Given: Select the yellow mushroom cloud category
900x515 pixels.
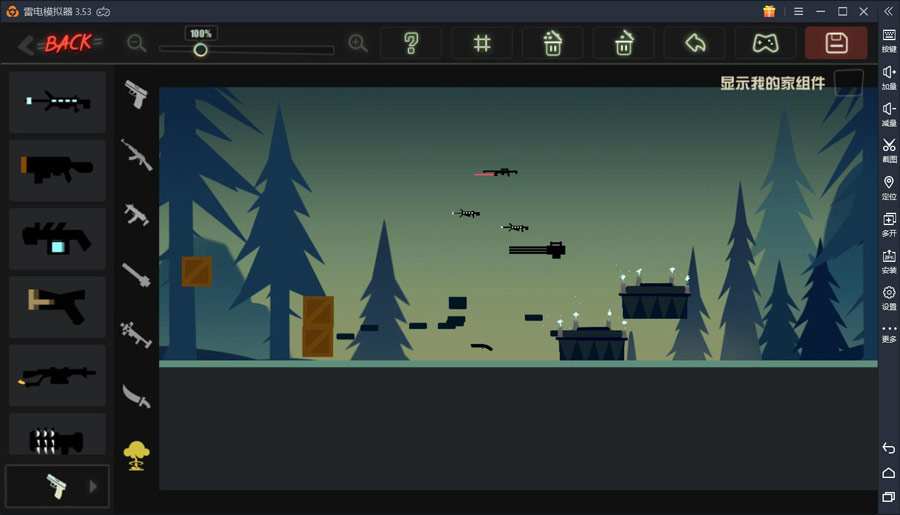Looking at the screenshot, I should (x=136, y=456).
